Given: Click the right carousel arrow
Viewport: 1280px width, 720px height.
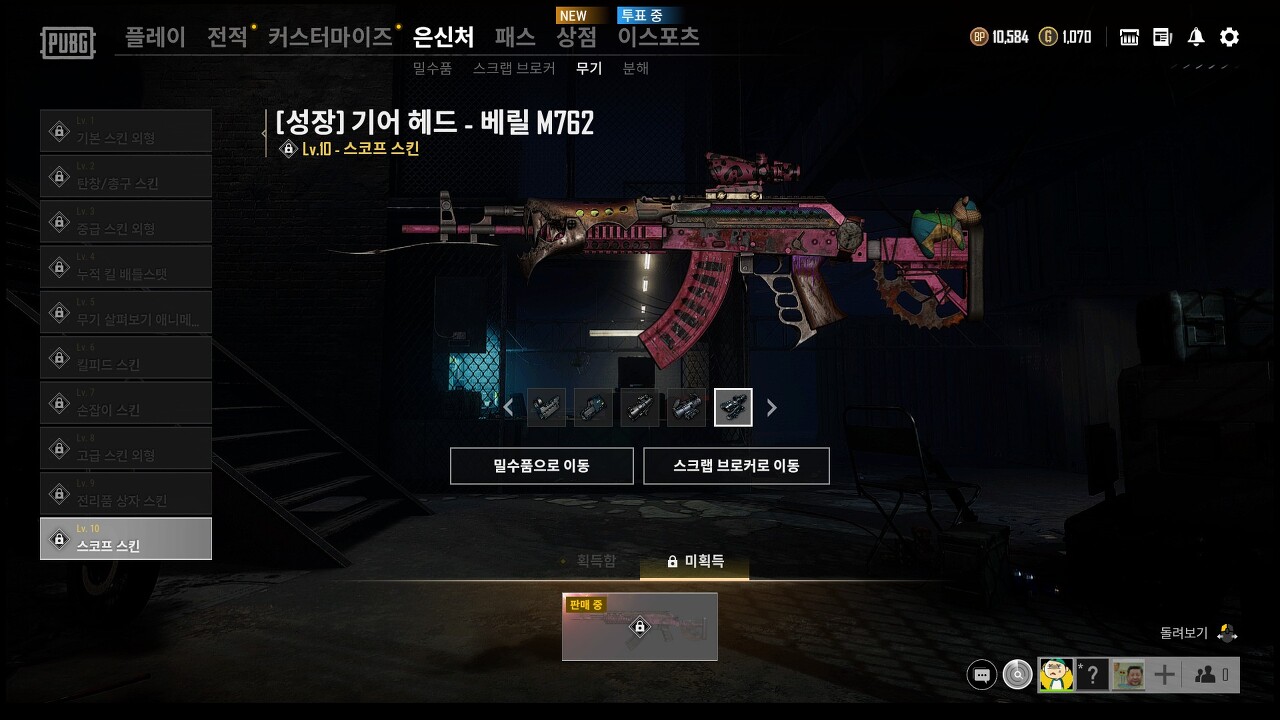Looking at the screenshot, I should 771,407.
